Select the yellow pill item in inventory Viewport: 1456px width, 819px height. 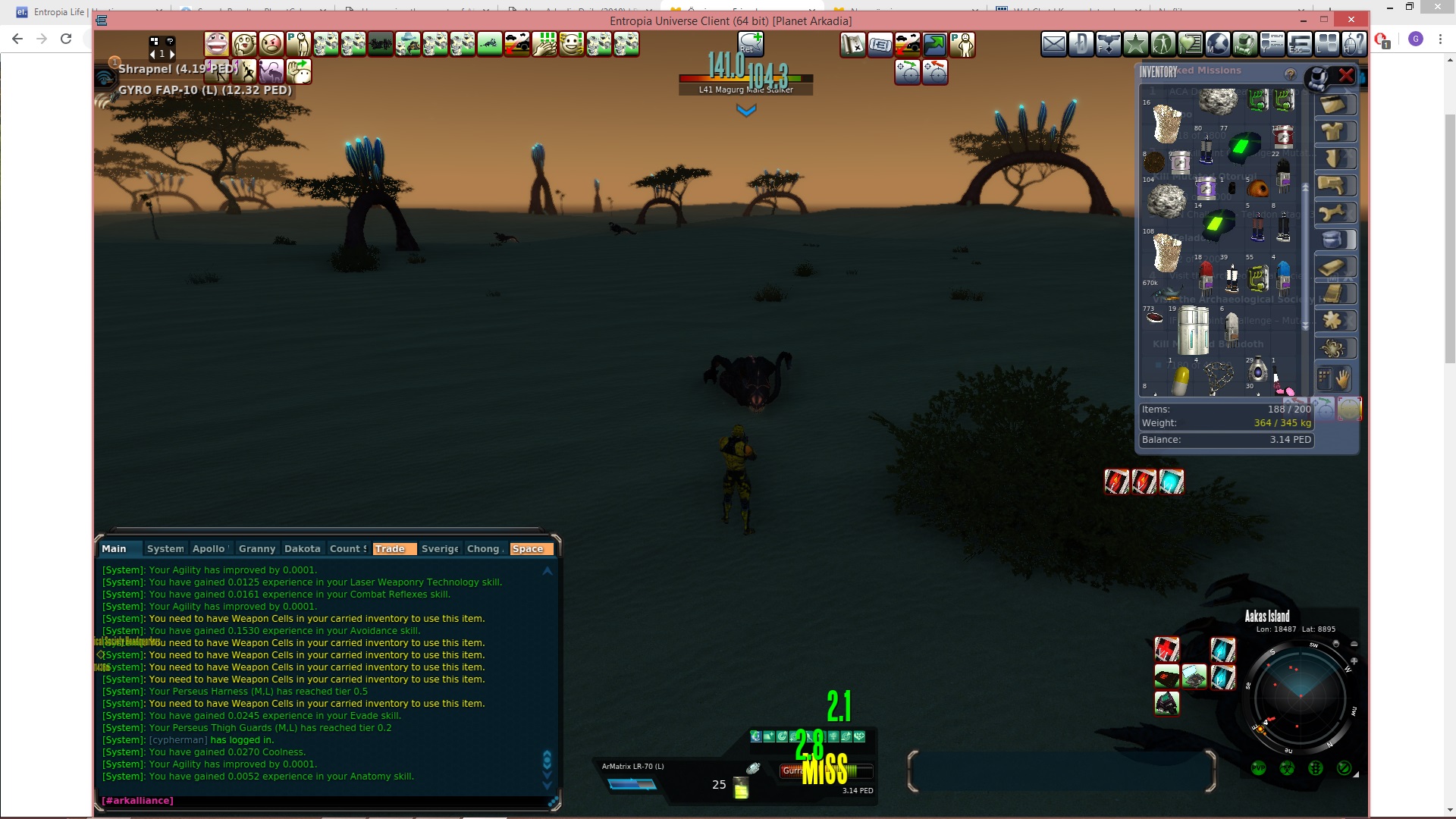(x=1180, y=381)
